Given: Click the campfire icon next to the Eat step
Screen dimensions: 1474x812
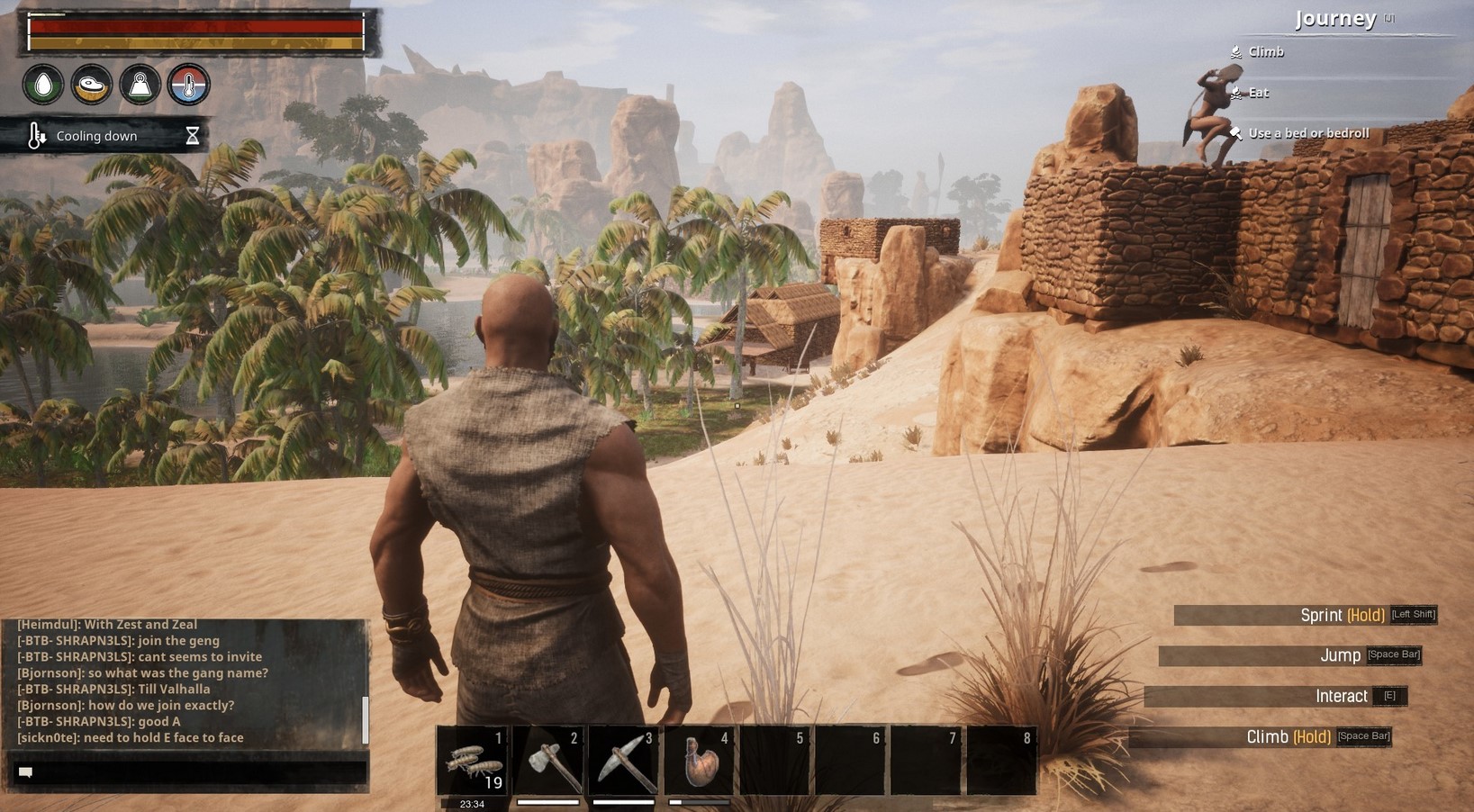Looking at the screenshot, I should [1234, 92].
